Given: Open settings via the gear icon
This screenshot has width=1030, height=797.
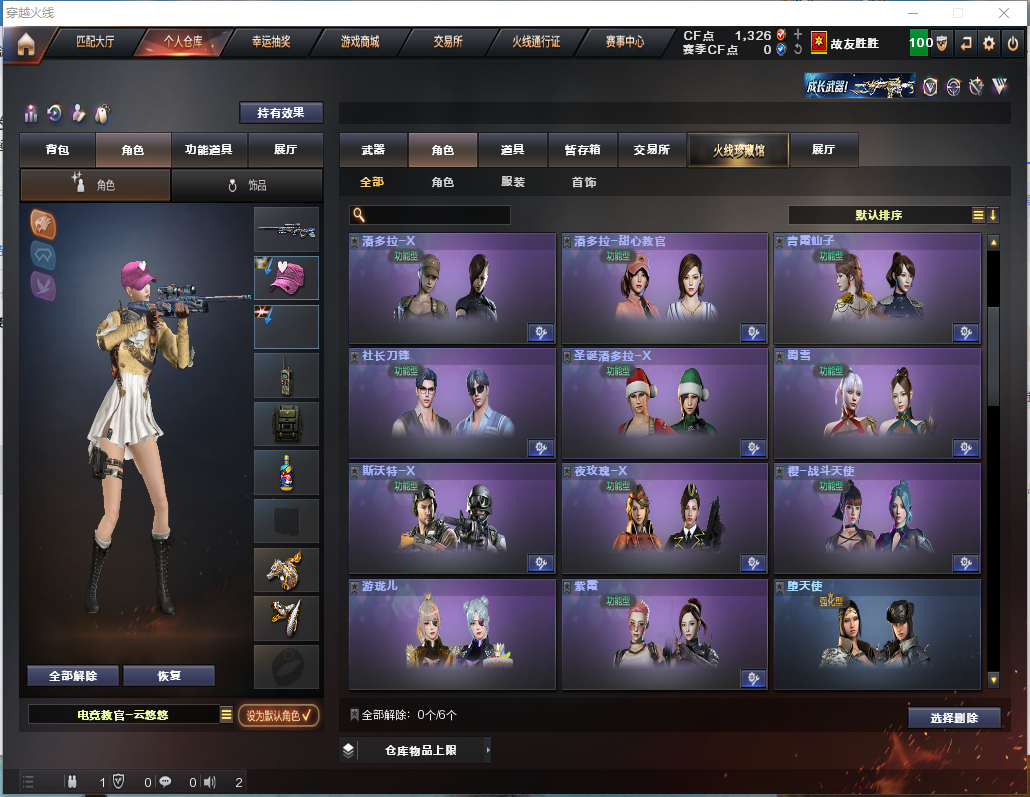Looking at the screenshot, I should 989,43.
